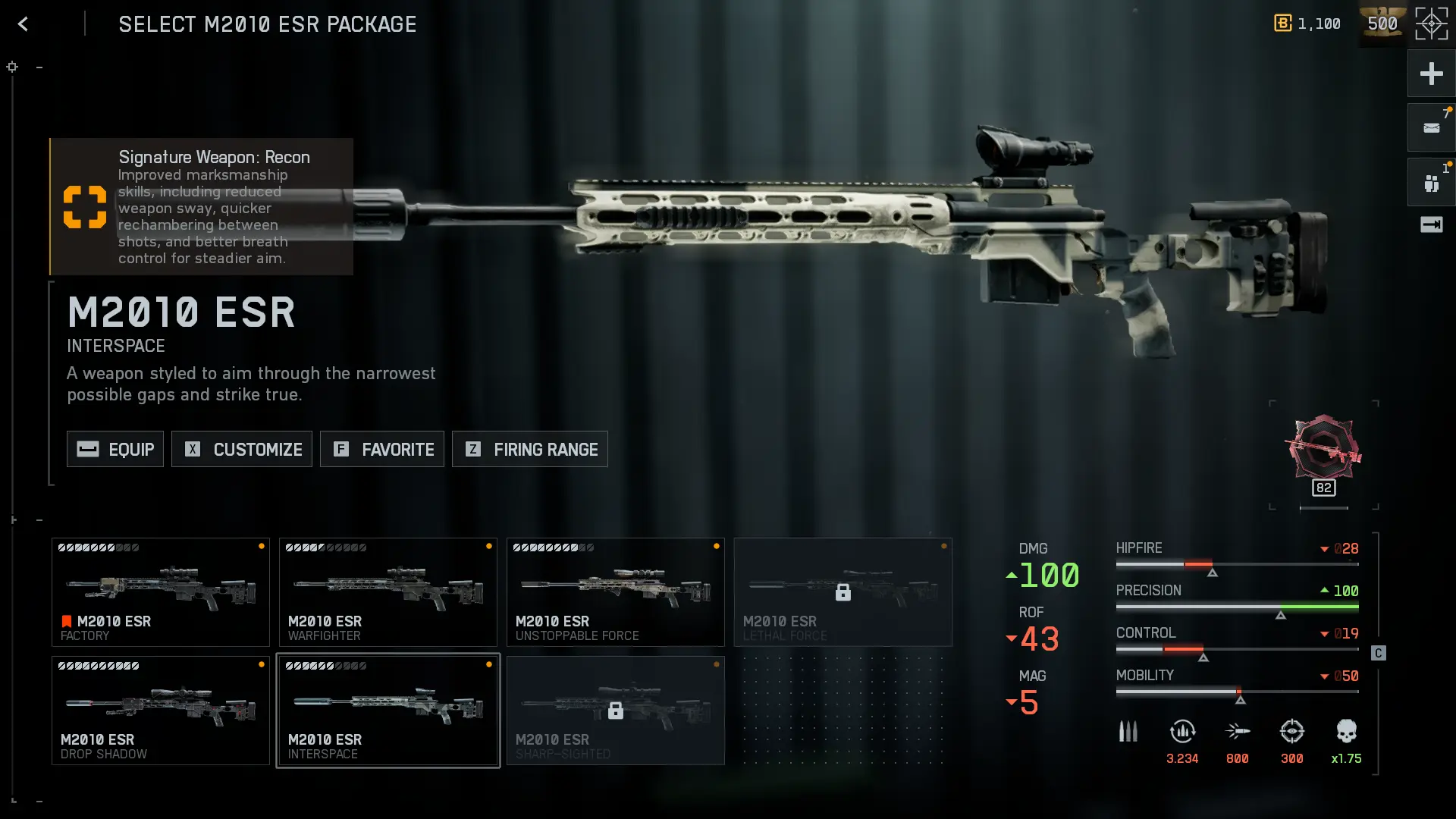Click the 1,100 Battlefield currency balance
Screen dimensions: 1456x819
[x=1307, y=24]
